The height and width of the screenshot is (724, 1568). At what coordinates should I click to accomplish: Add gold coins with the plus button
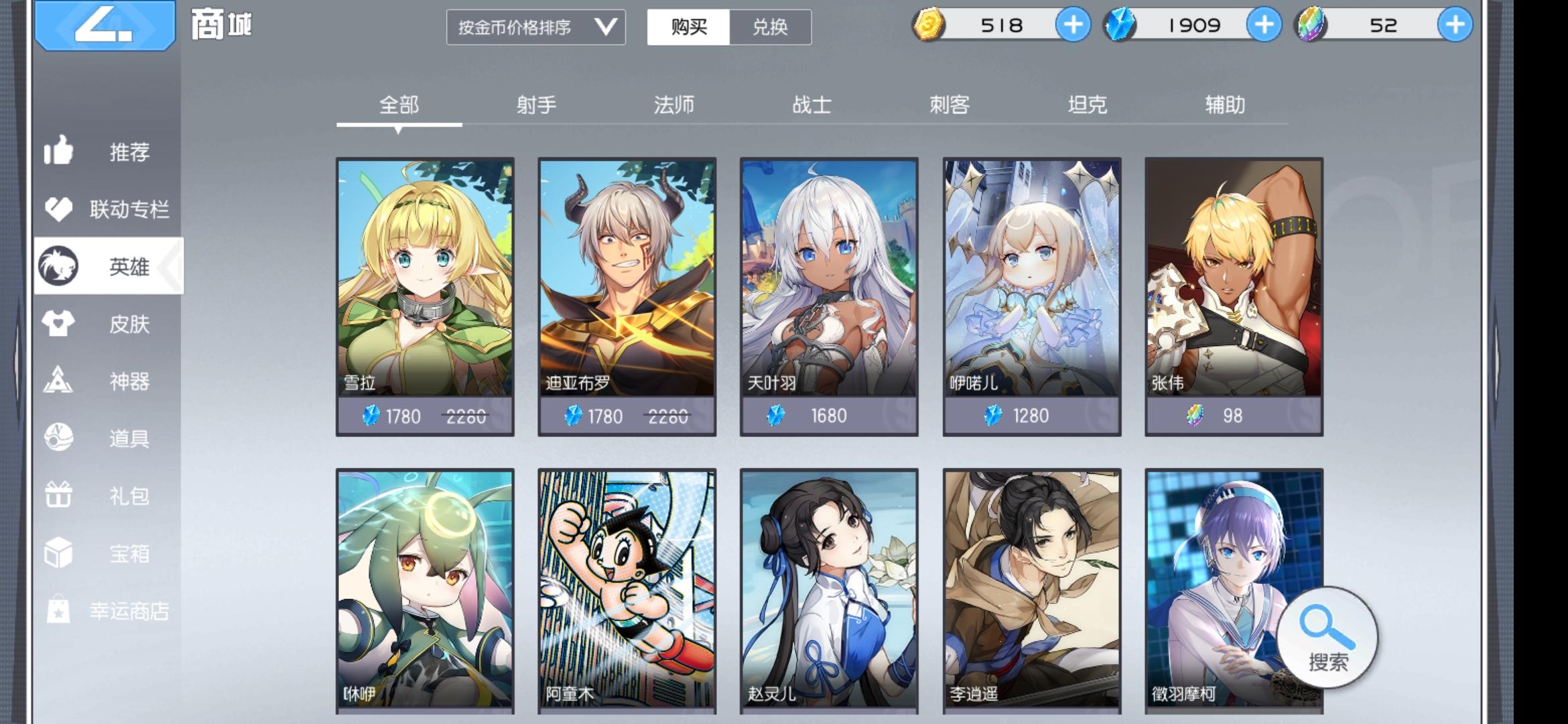coord(1073,25)
